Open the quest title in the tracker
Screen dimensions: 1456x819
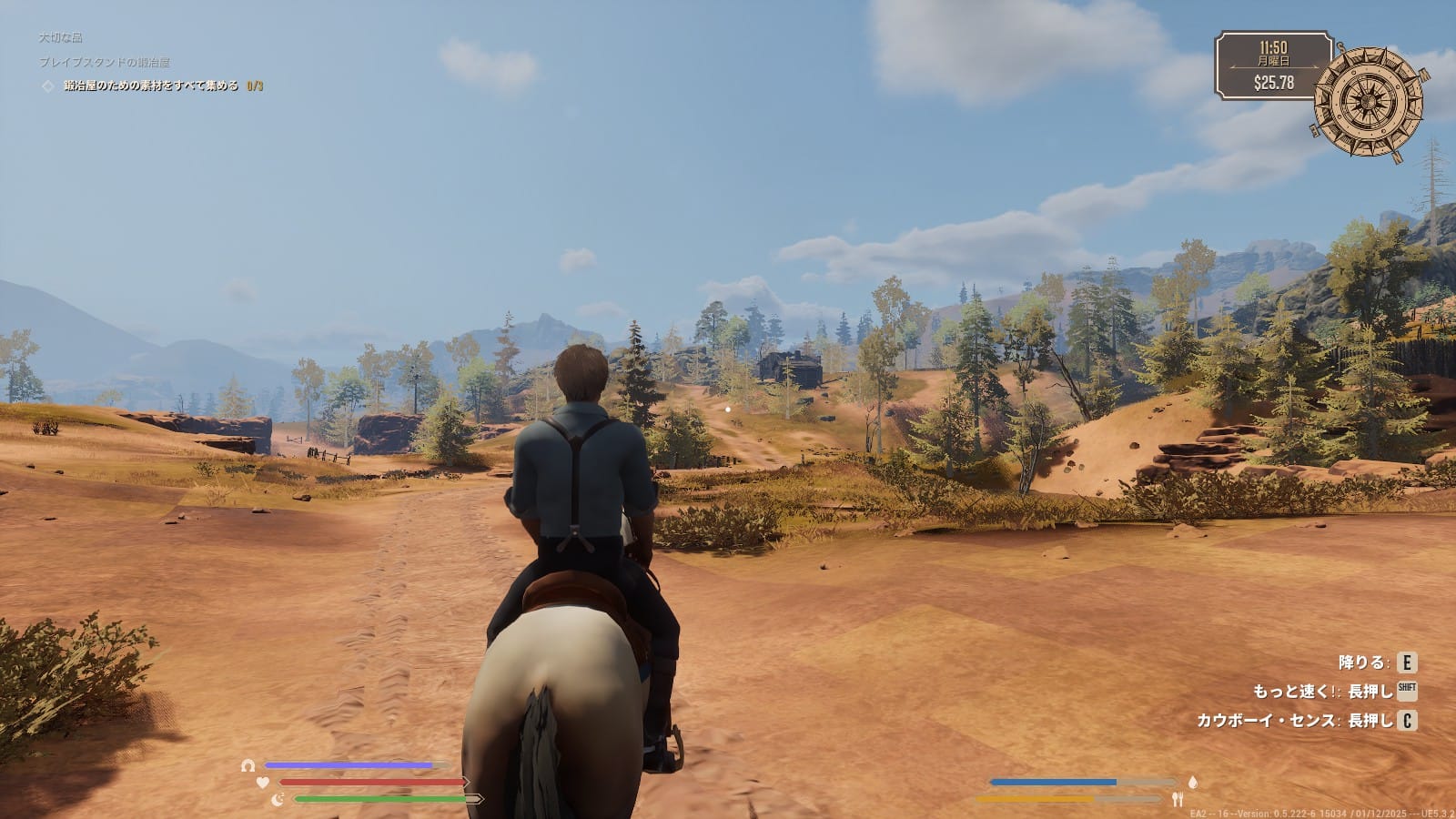point(104,62)
